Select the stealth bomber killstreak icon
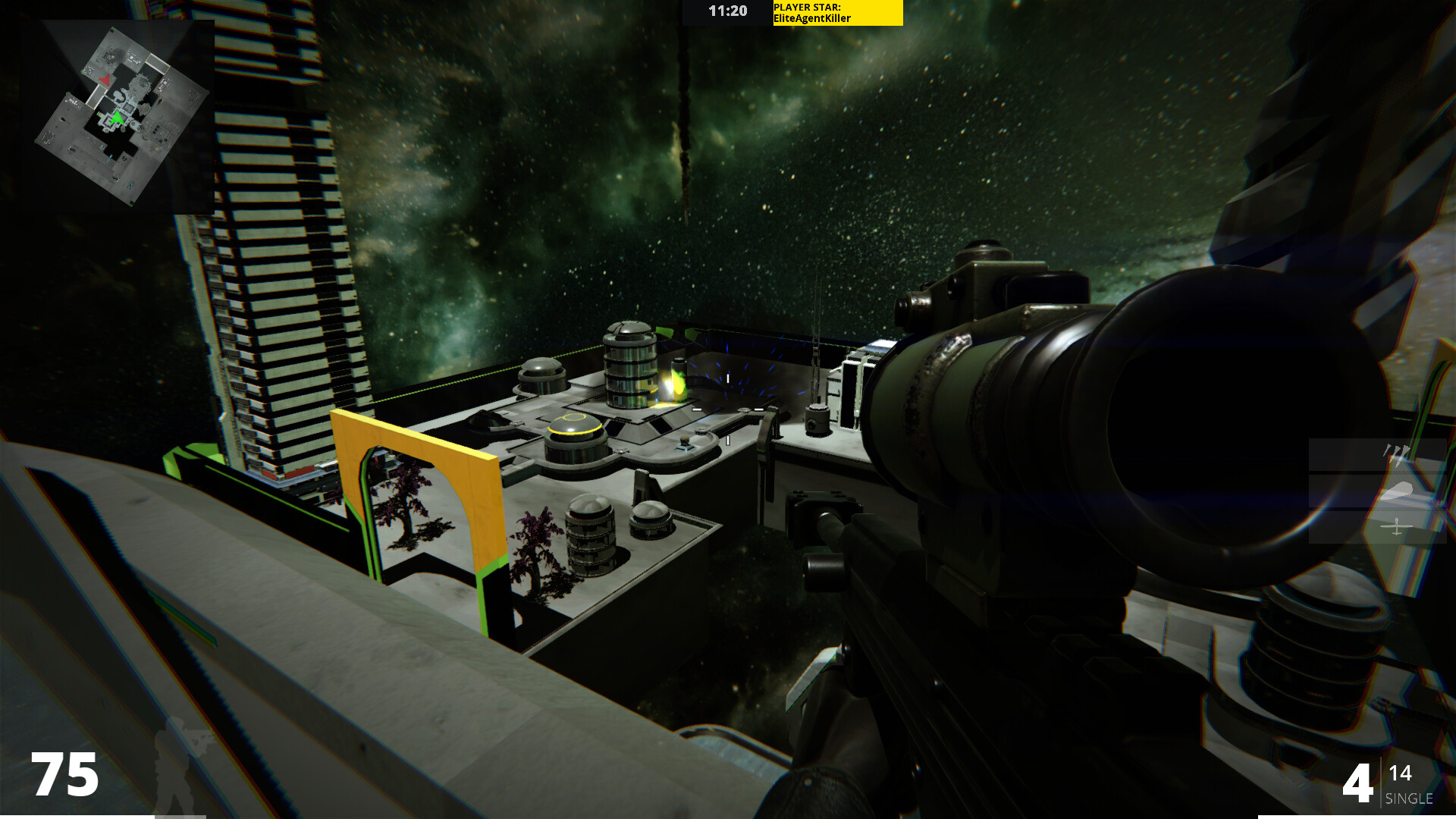The image size is (1456, 819). coord(1397,491)
